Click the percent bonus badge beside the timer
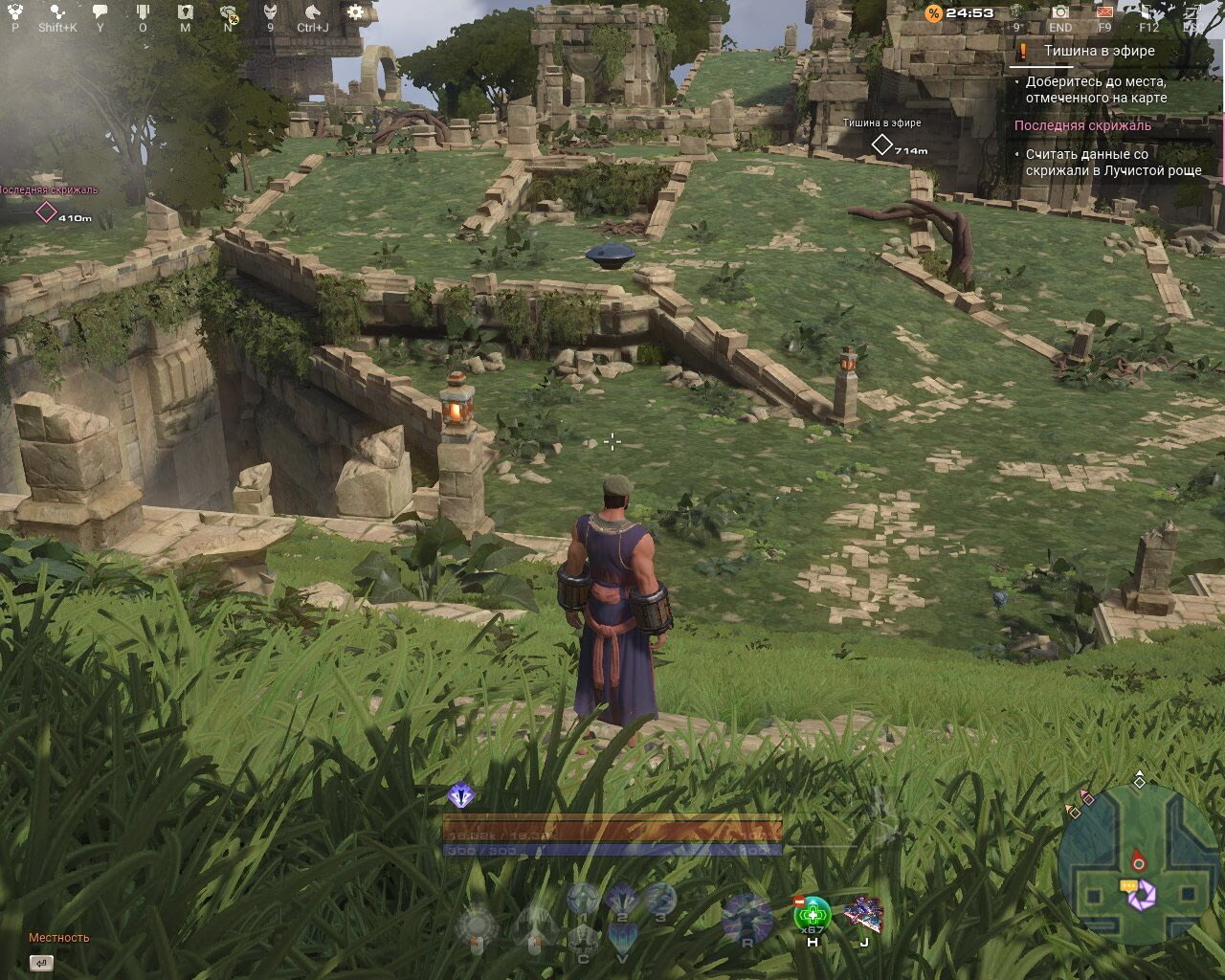 tap(932, 14)
